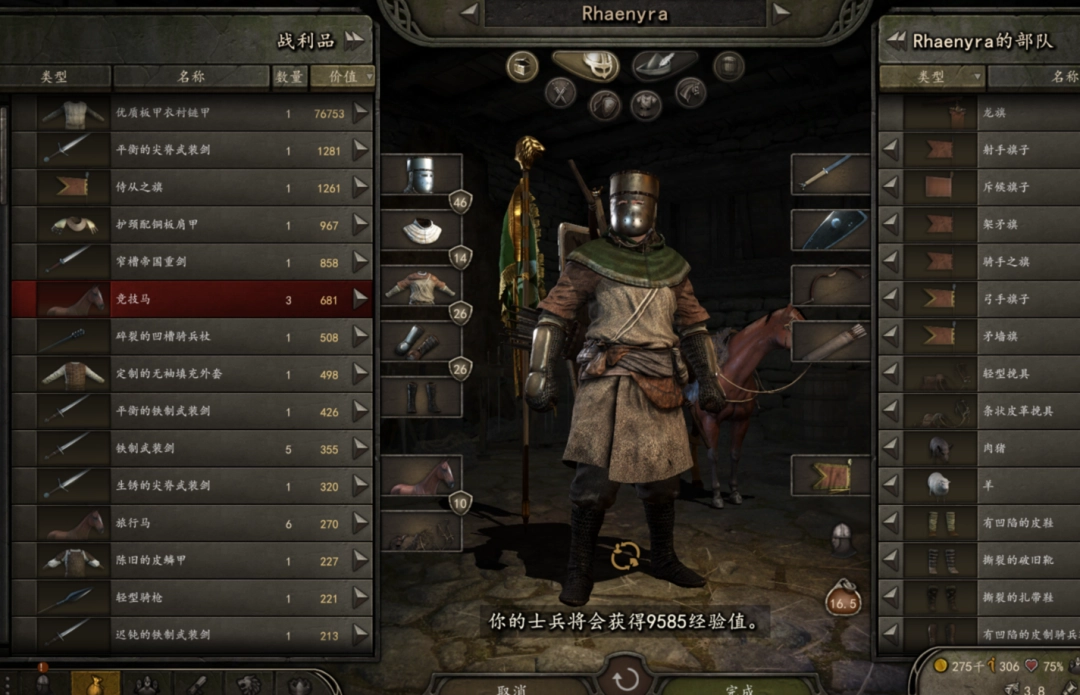The image size is (1080, 695).
Task: Select the 侍从之旗 banner loot row
Action: point(190,188)
